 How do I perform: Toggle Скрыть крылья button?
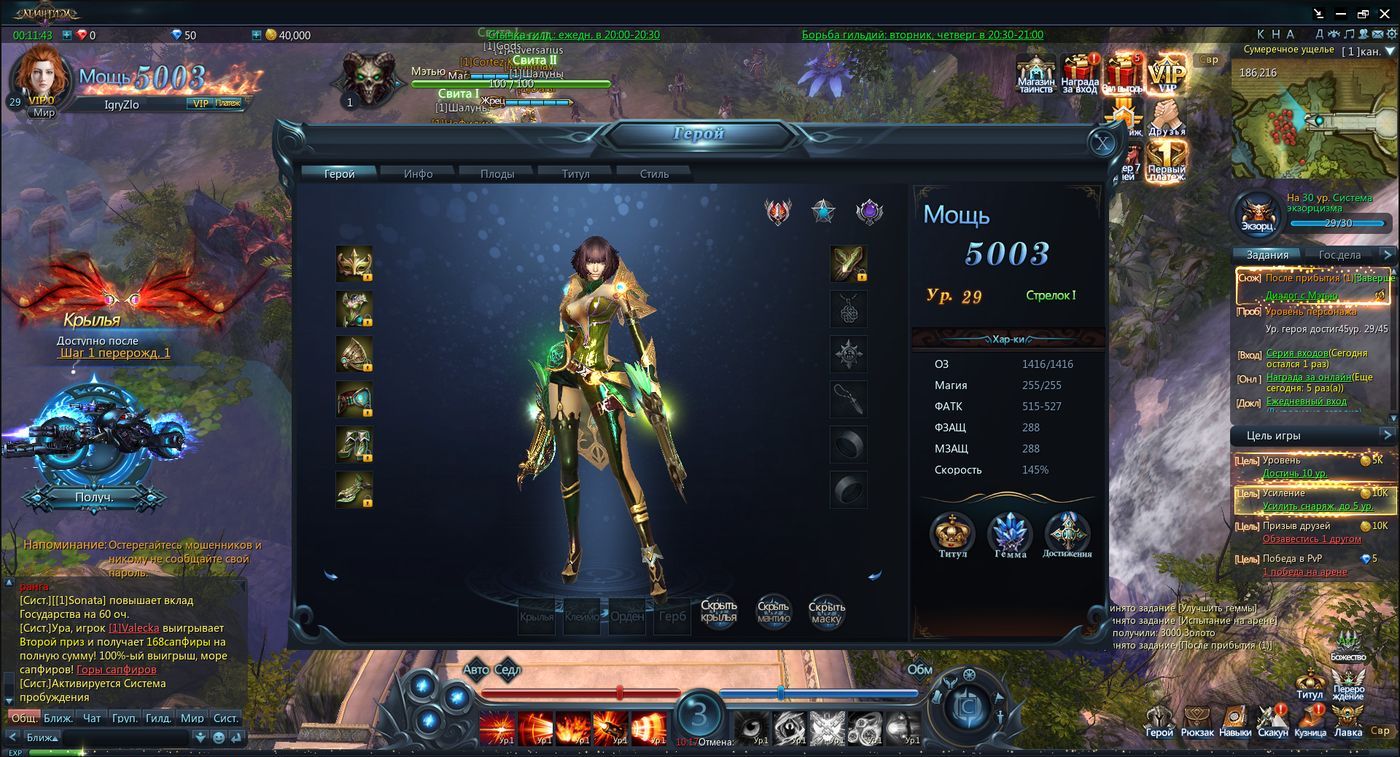pyautogui.click(x=719, y=611)
